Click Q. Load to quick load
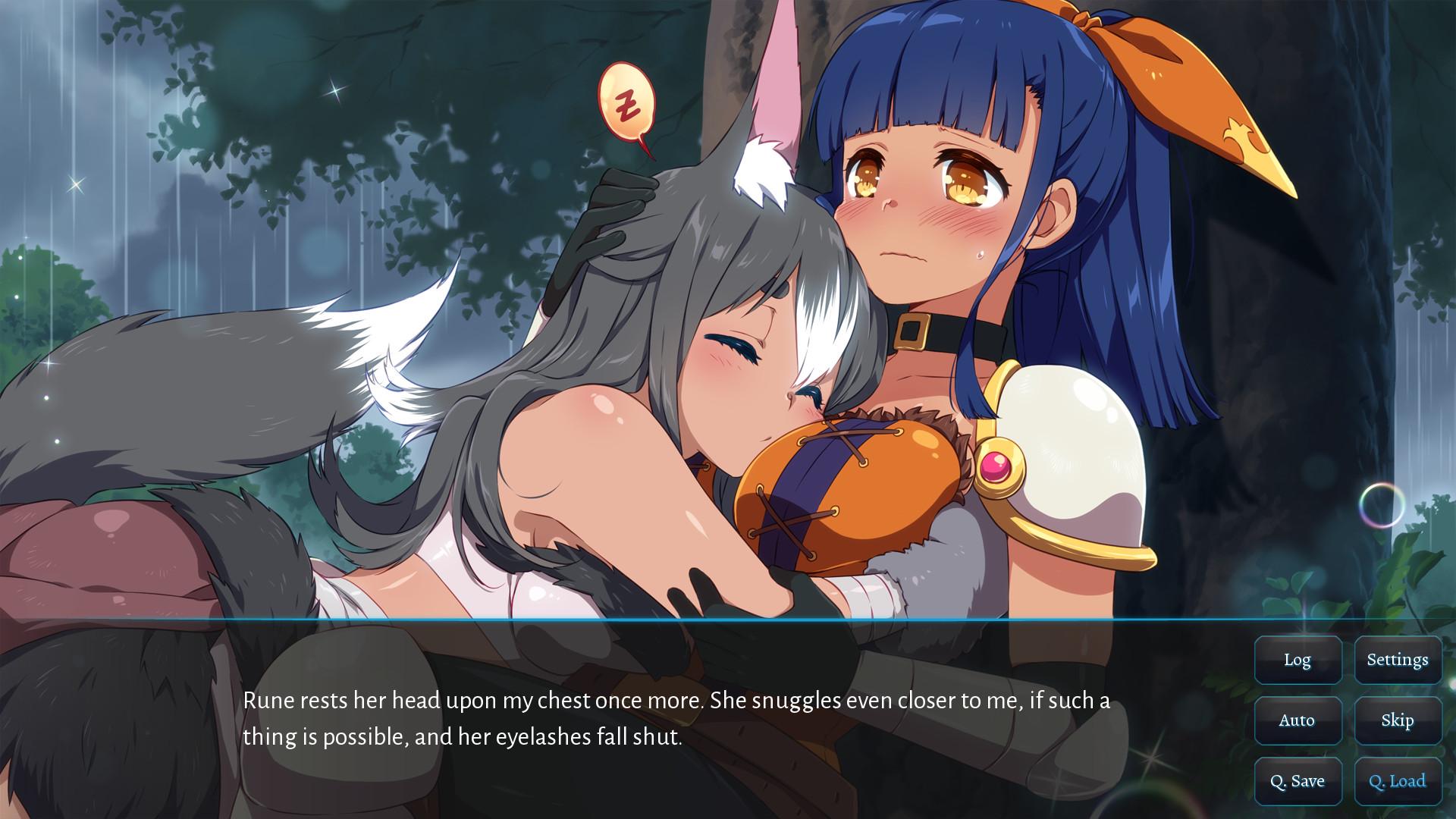1456x819 pixels. [1398, 780]
